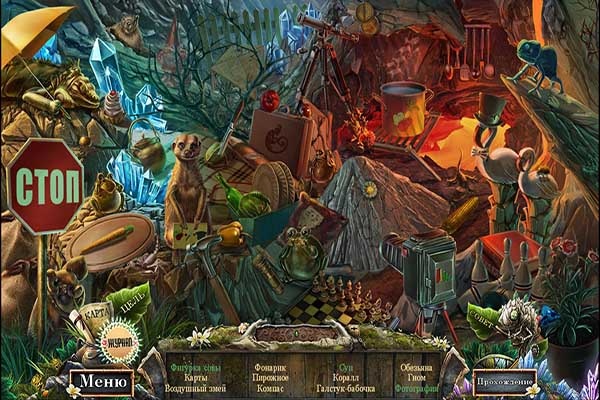
Task: Select 'Фотография' in the item list
Action: (x=416, y=388)
